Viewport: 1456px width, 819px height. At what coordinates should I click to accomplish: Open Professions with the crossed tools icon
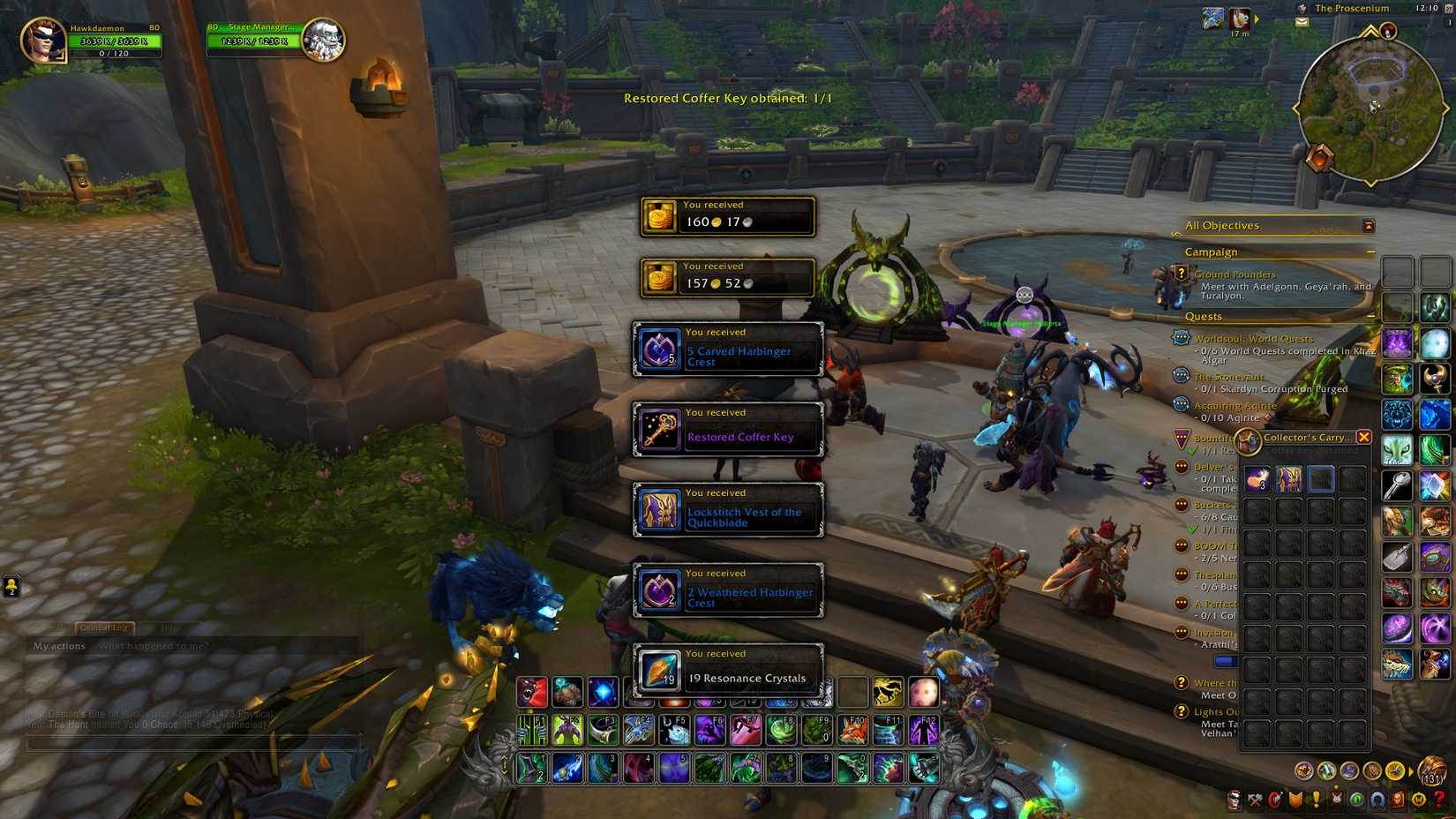tap(1254, 800)
